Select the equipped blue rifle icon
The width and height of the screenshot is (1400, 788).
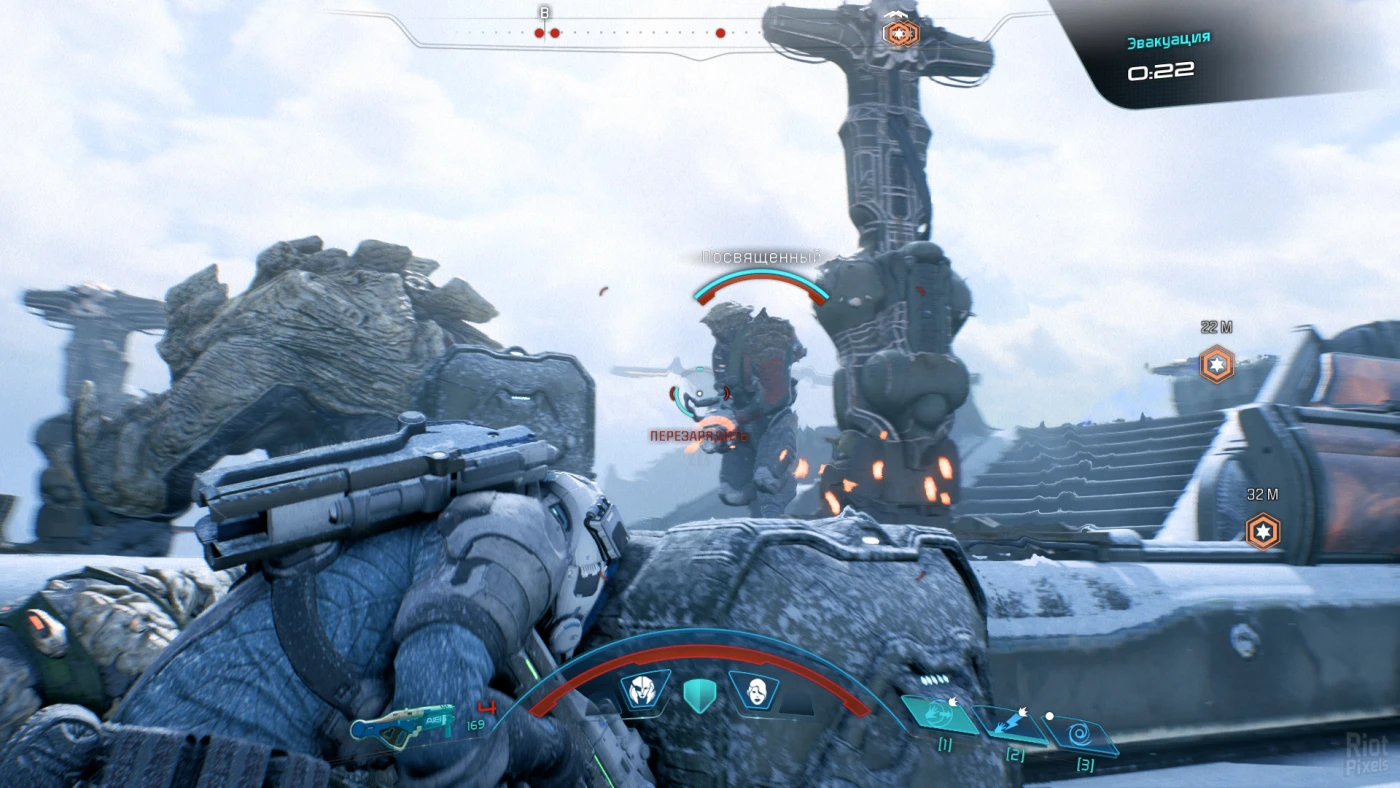coord(402,724)
